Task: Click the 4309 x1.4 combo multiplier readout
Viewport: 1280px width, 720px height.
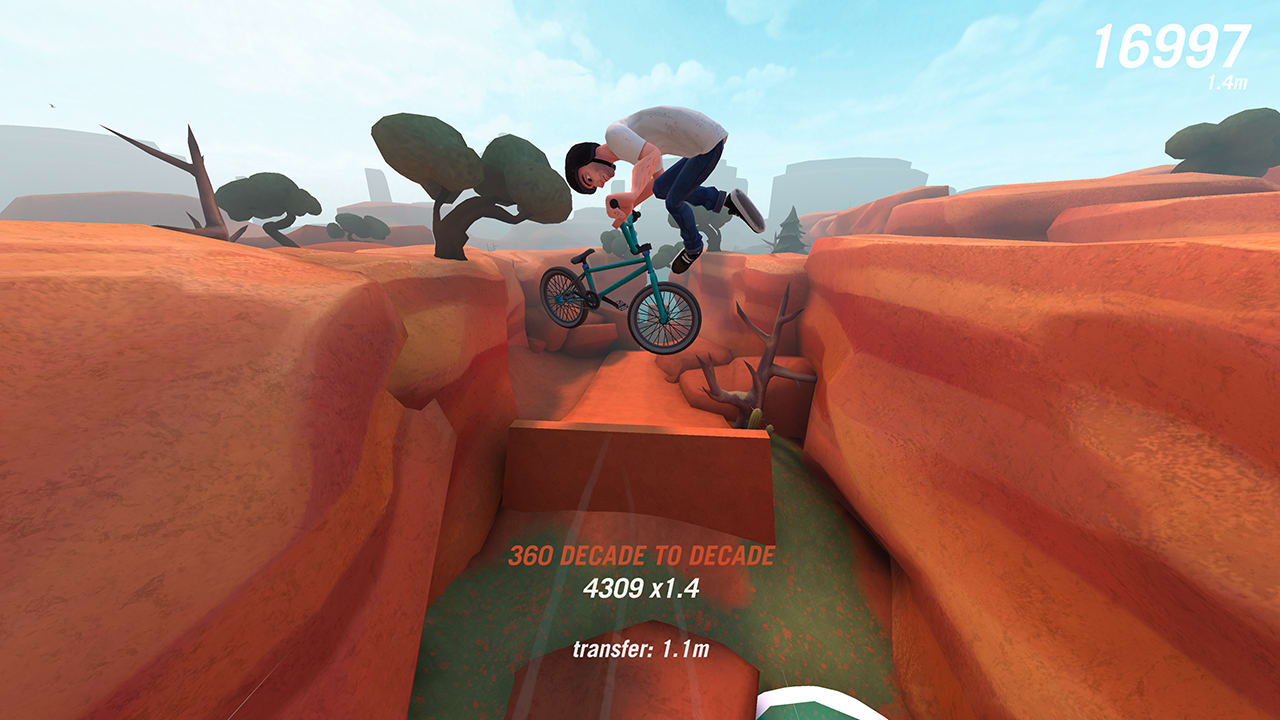Action: point(640,590)
